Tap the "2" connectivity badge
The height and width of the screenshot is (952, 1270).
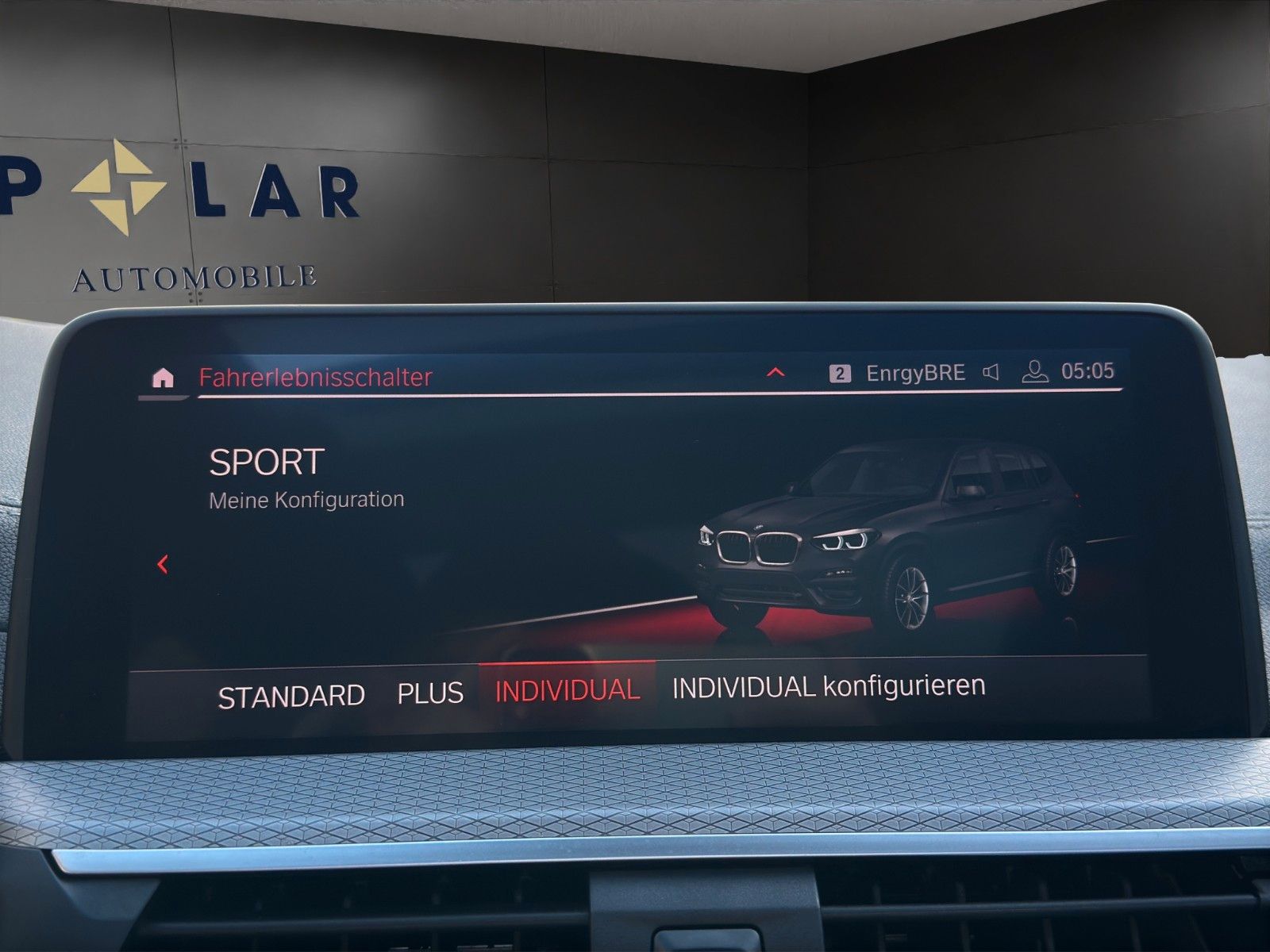click(x=837, y=370)
